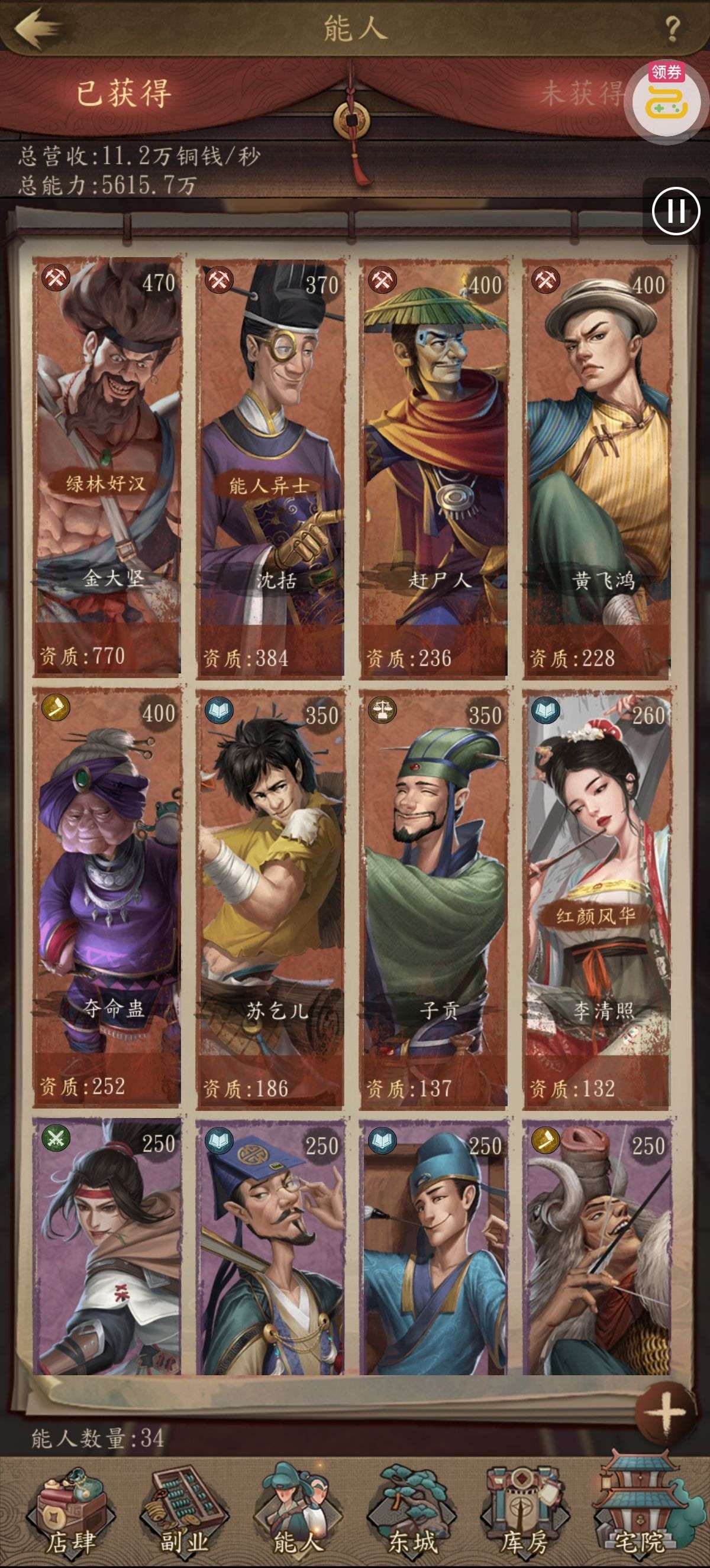Screen dimensions: 710x1568
Task: View the 李清照 character card
Action: [x=597, y=896]
